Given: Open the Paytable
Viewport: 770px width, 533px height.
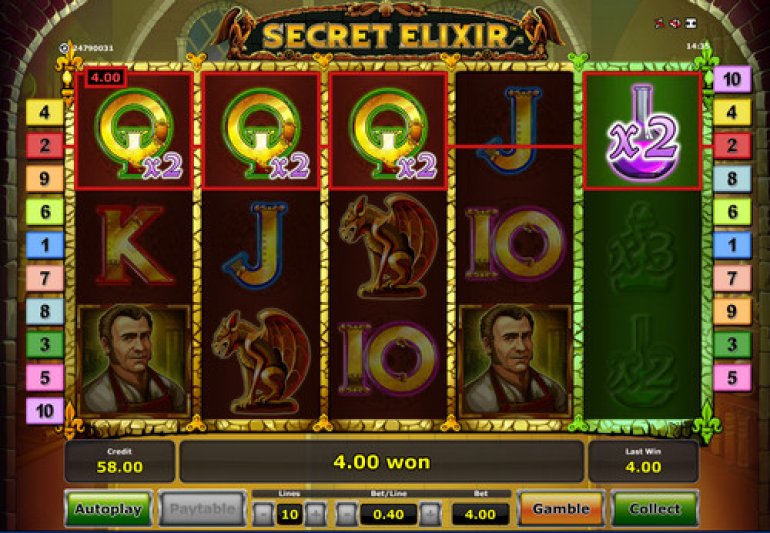Looking at the screenshot, I should coord(201,508).
